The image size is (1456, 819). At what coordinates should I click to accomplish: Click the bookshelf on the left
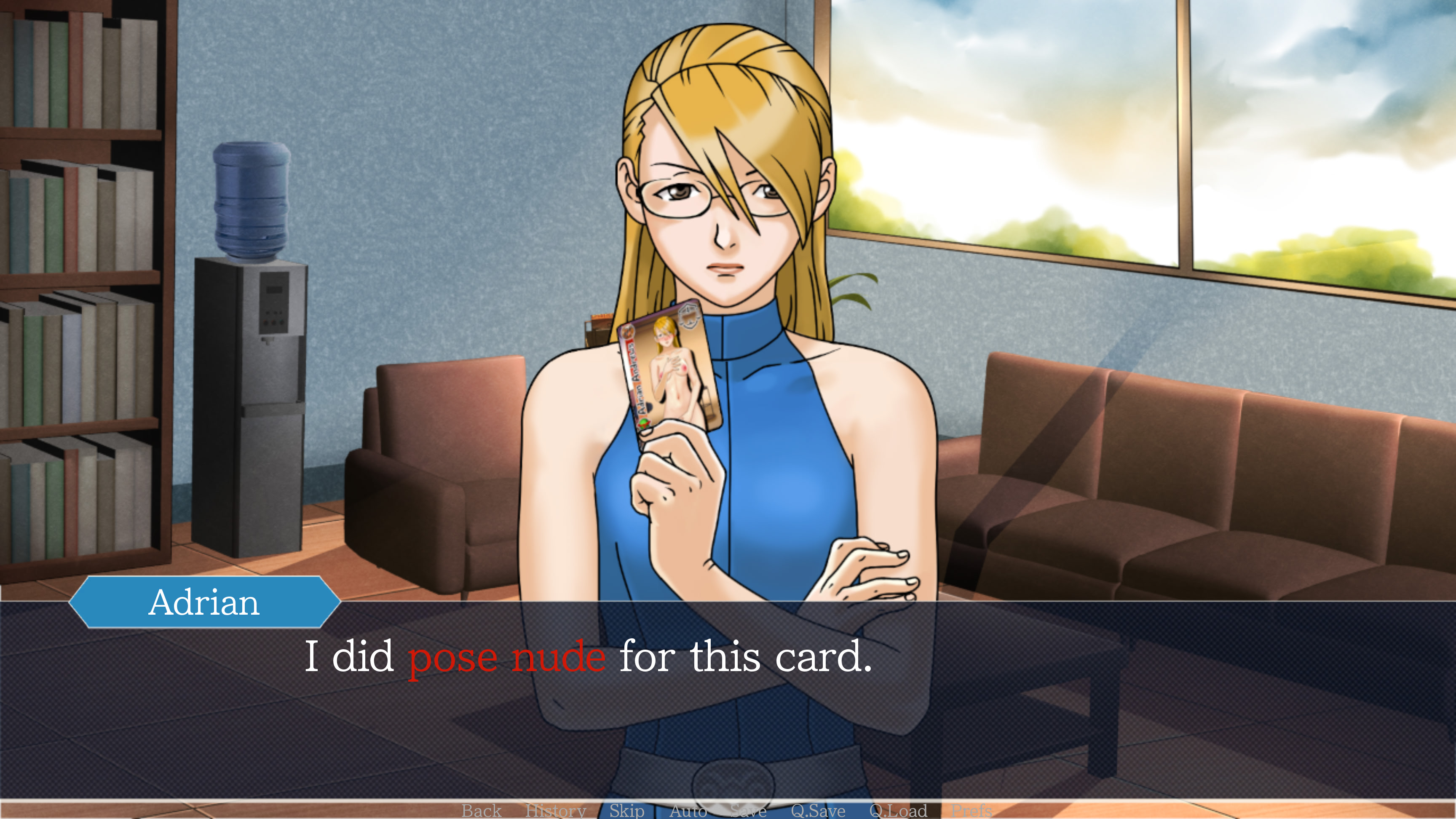point(79,283)
